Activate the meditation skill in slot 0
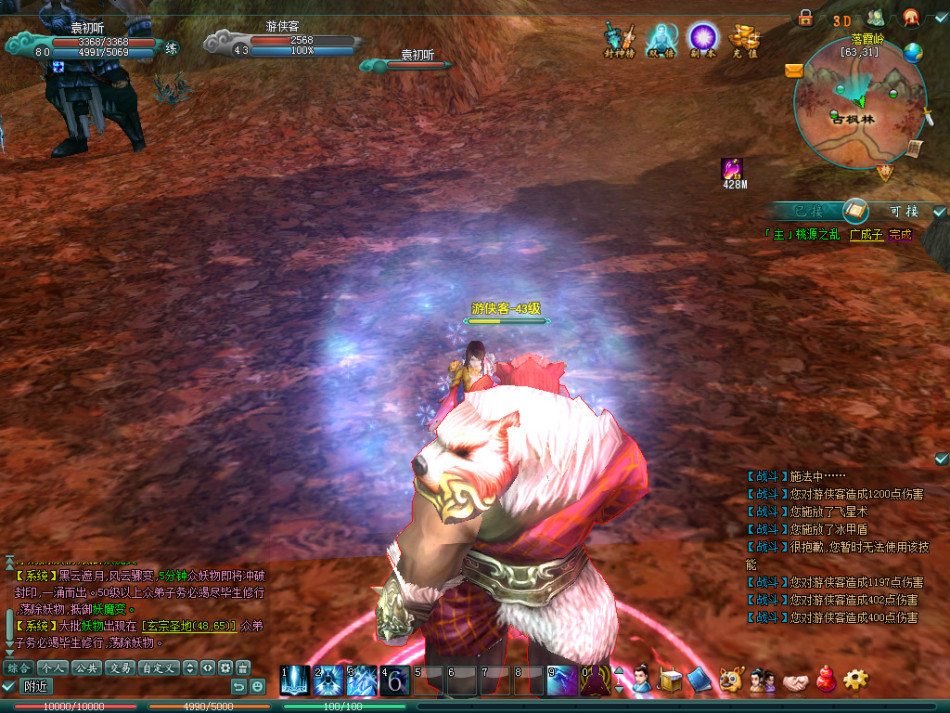This screenshot has width=950, height=713. (595, 681)
